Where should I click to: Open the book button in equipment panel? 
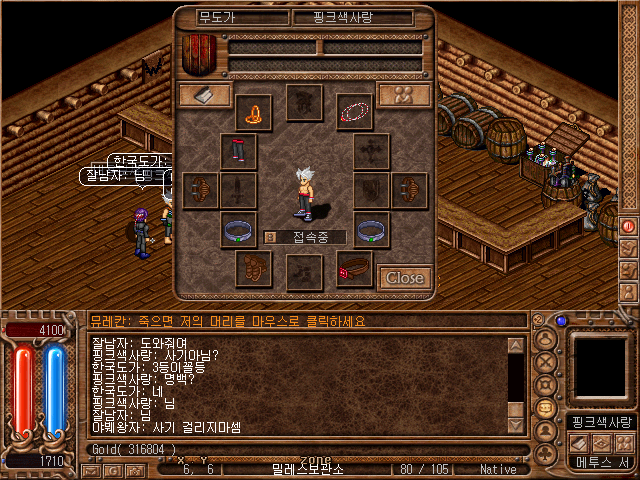click(x=205, y=94)
